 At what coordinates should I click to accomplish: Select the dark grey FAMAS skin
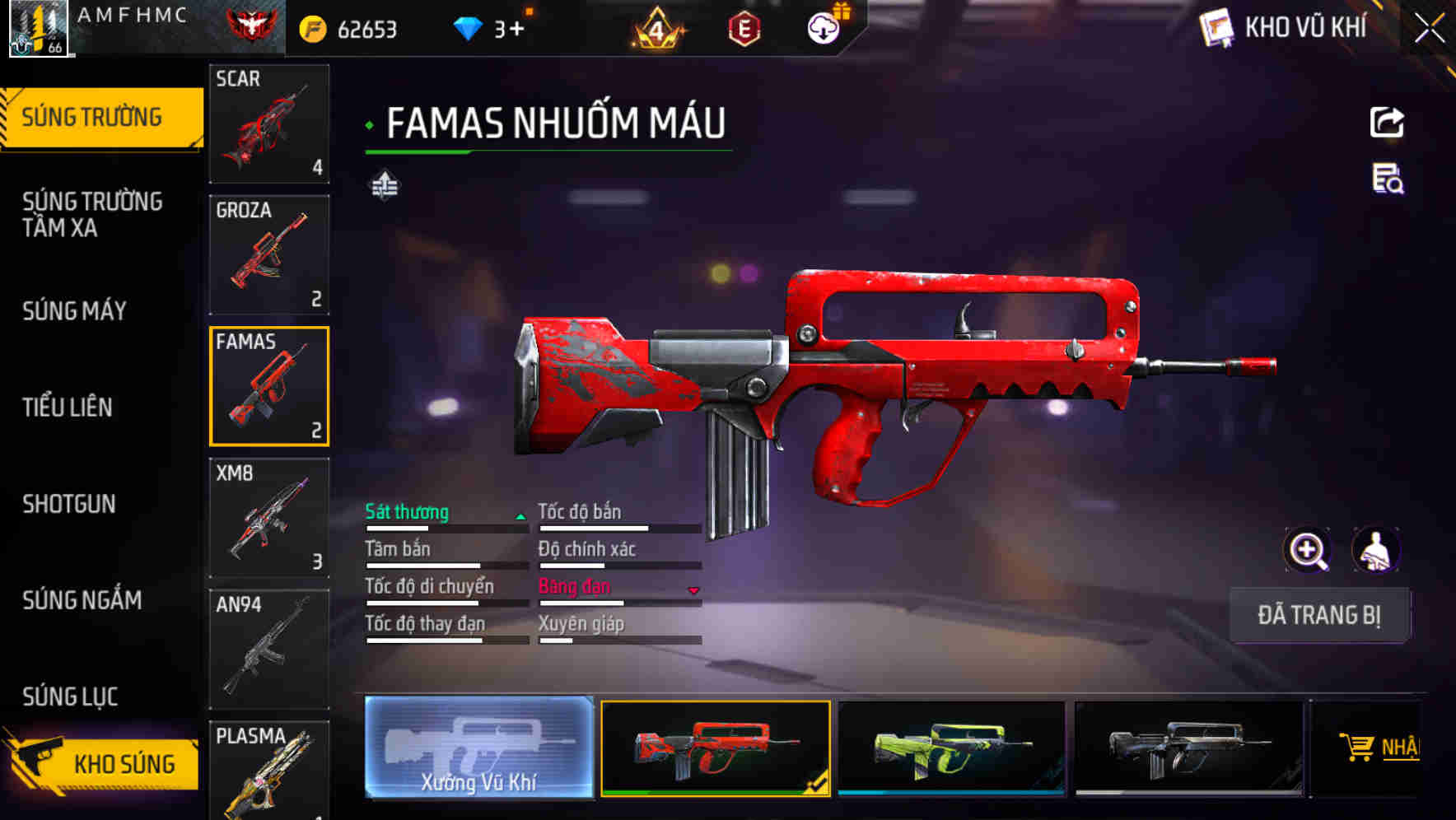(1188, 748)
